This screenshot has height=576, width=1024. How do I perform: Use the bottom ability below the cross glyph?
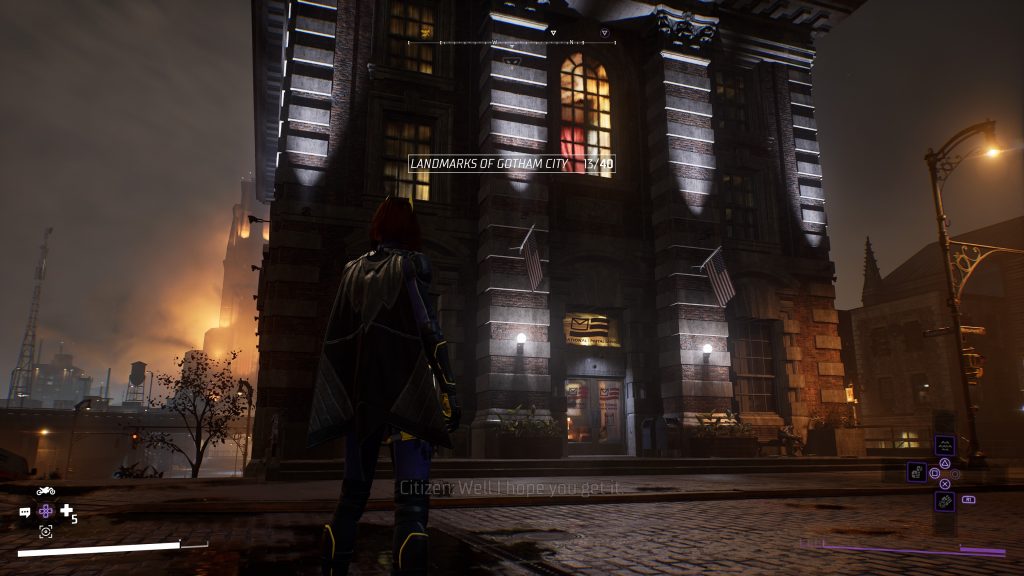pyautogui.click(x=945, y=500)
